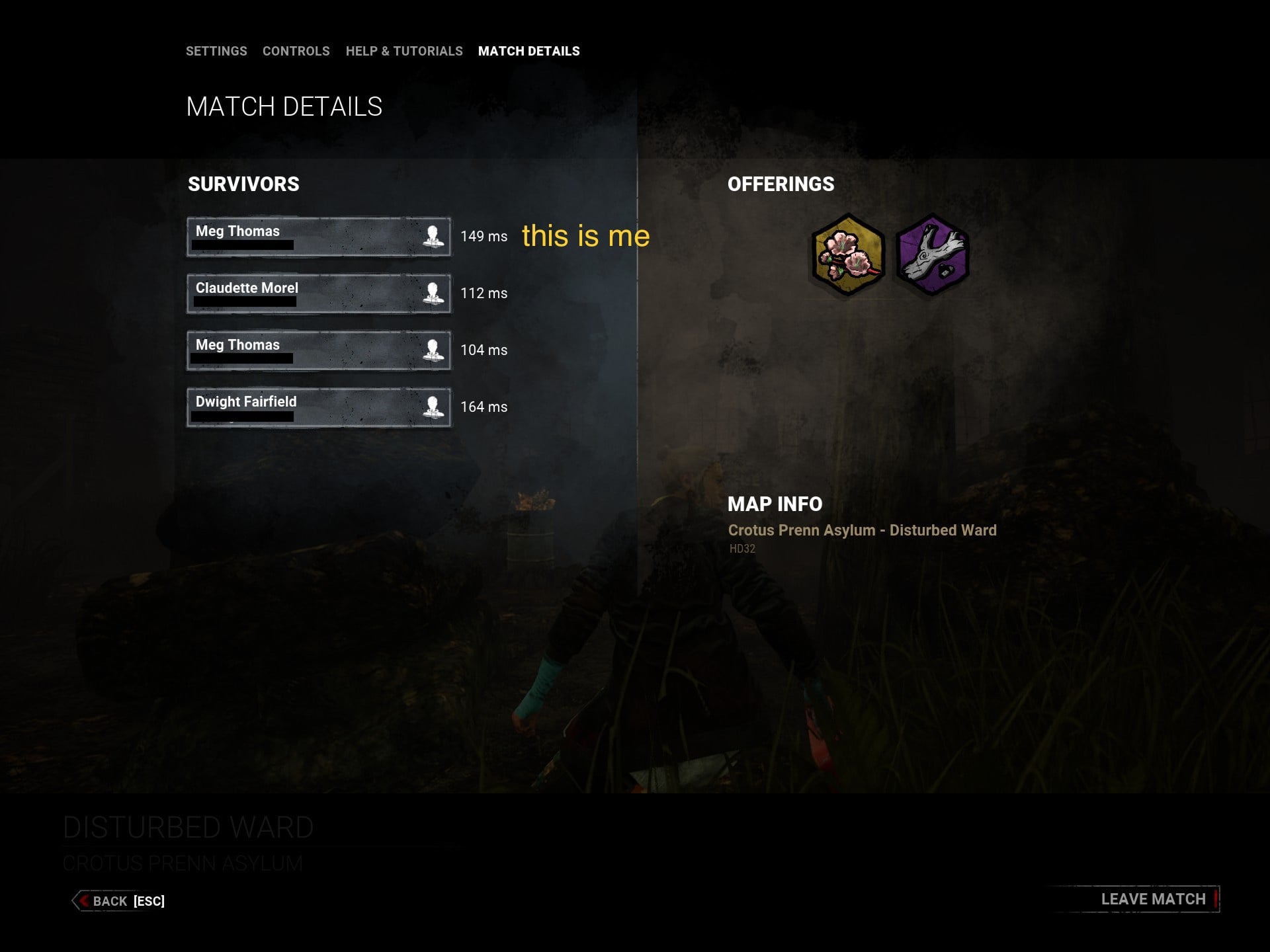Click Meg Thomas's profile avatar icon

pos(433,237)
